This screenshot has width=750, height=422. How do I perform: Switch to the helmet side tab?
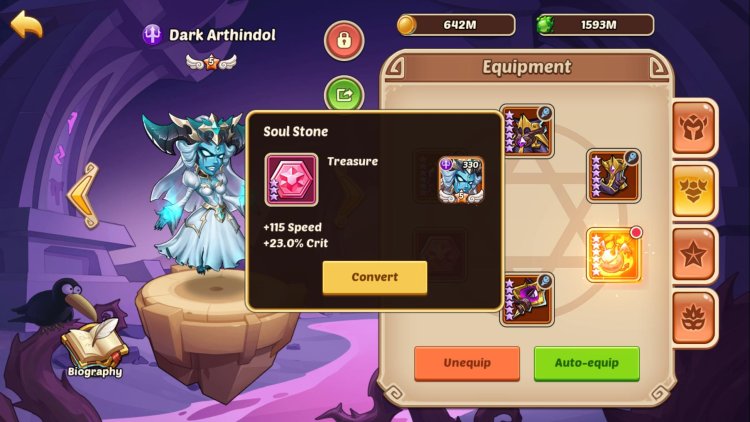coord(694,128)
